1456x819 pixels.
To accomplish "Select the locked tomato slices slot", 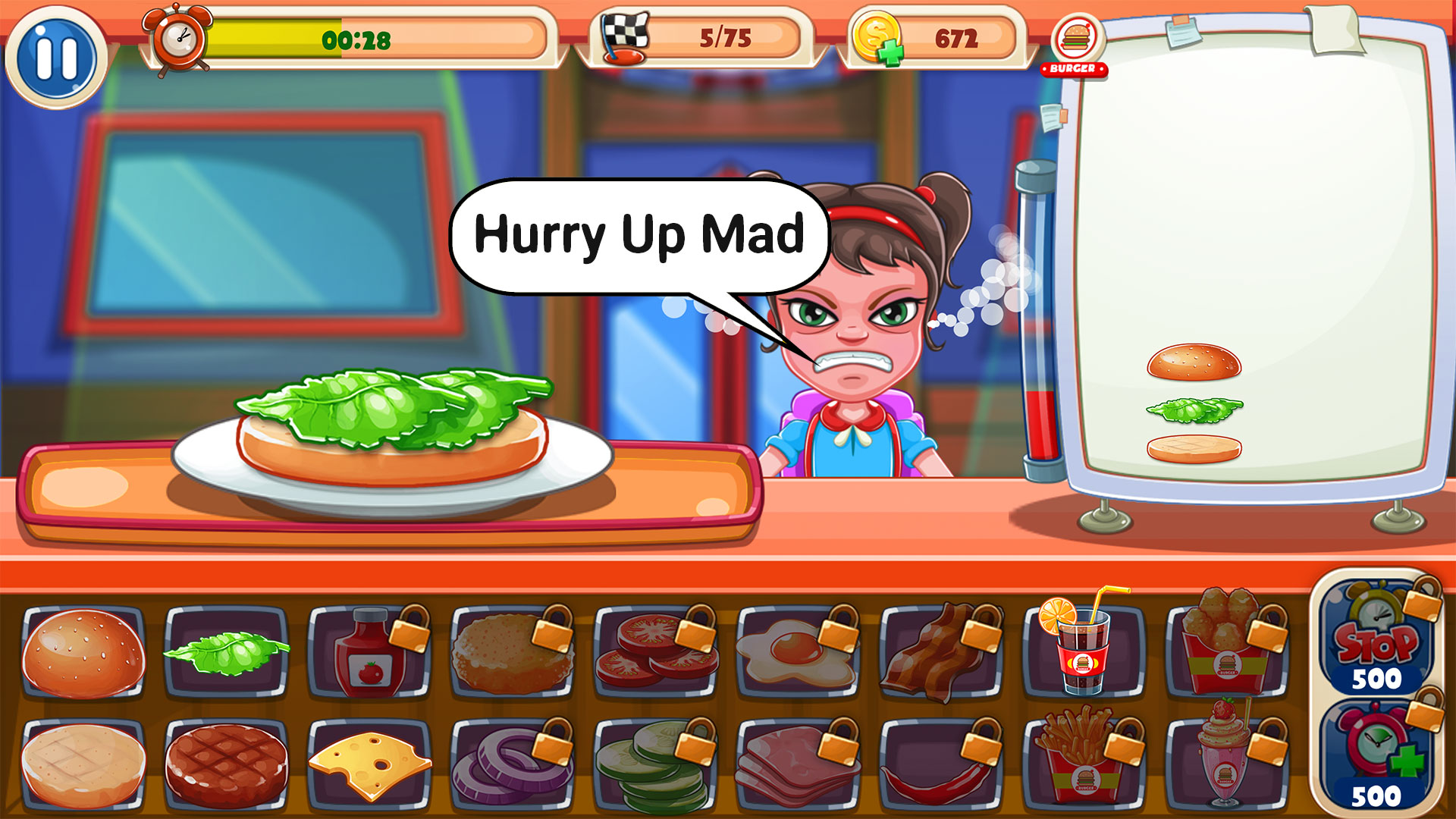I will pyautogui.click(x=656, y=653).
